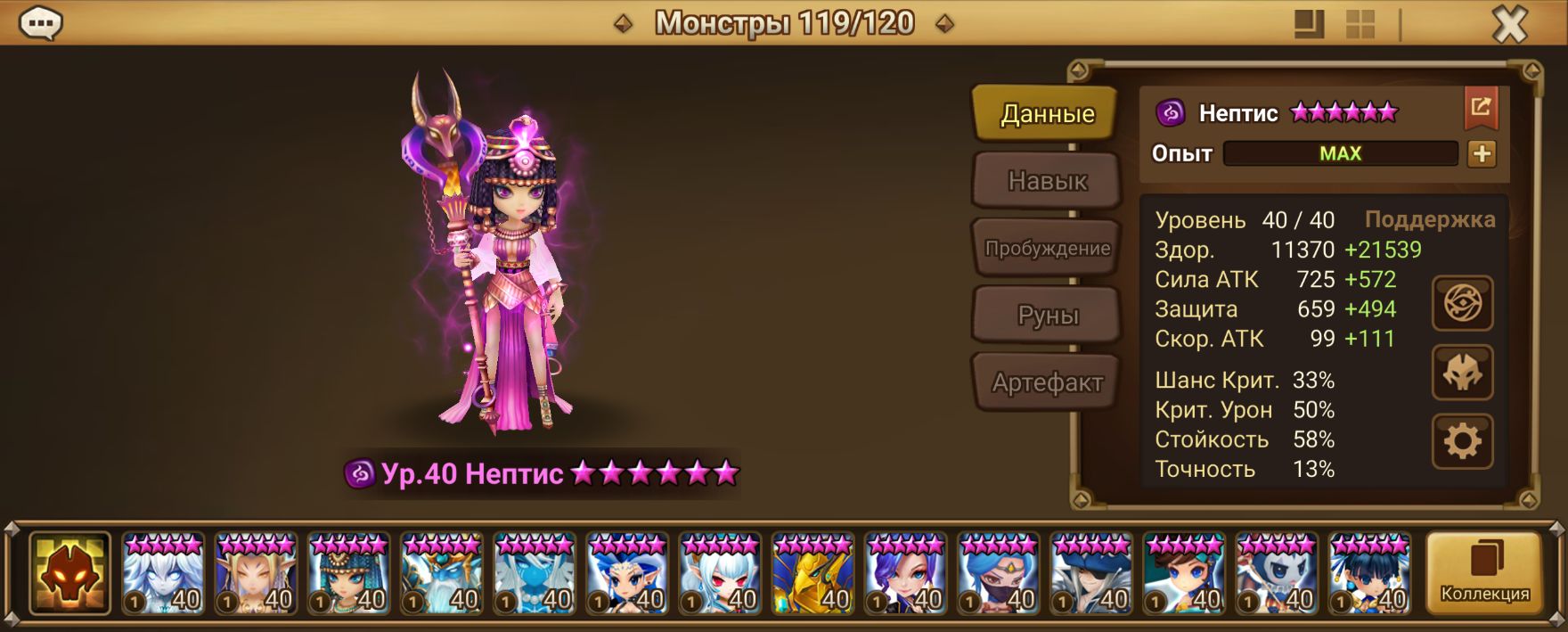Choose the single-panel layout view icon
Viewport: 1568px width, 632px height.
pyautogui.click(x=1309, y=25)
